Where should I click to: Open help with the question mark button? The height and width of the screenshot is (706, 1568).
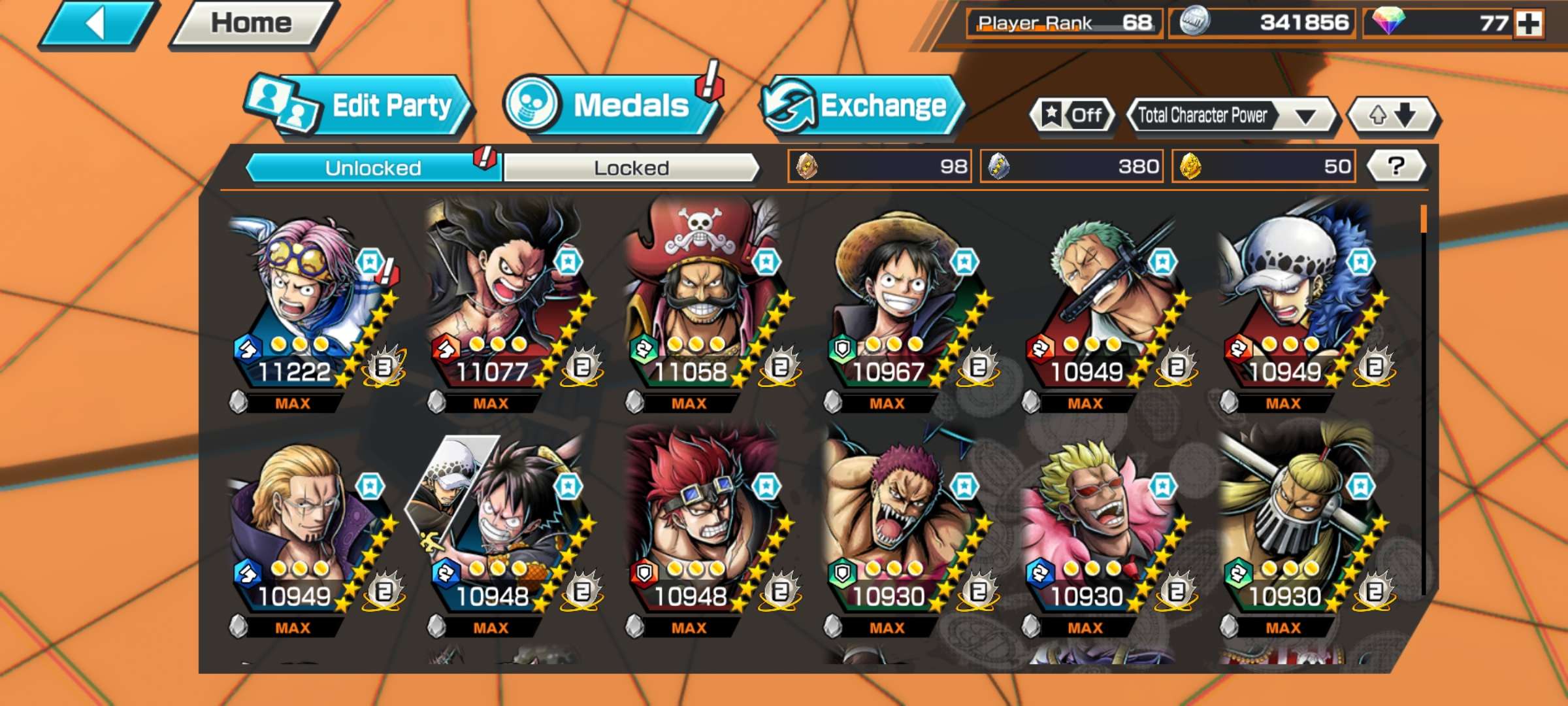1396,166
